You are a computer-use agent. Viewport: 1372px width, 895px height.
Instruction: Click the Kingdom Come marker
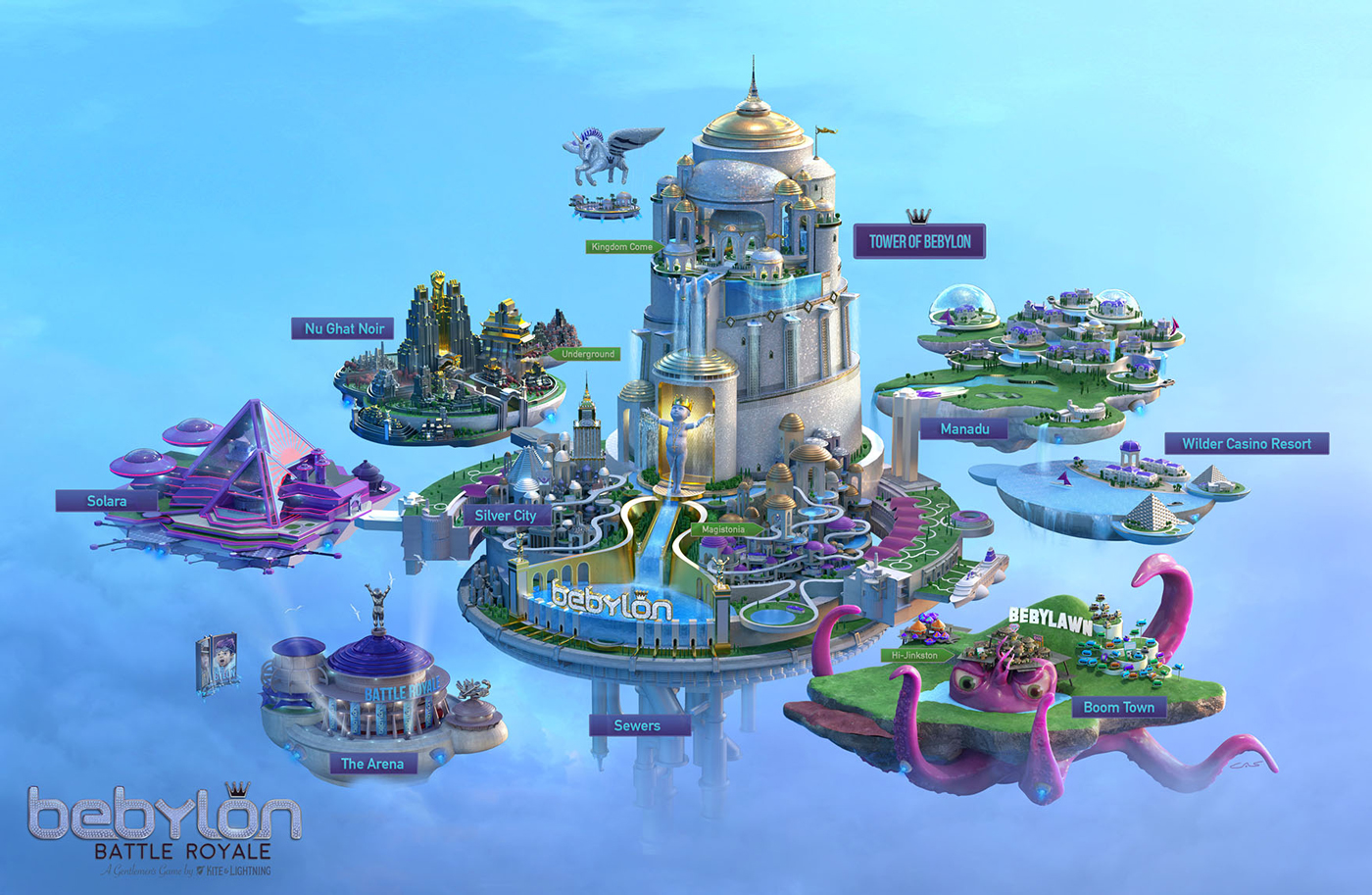[622, 247]
